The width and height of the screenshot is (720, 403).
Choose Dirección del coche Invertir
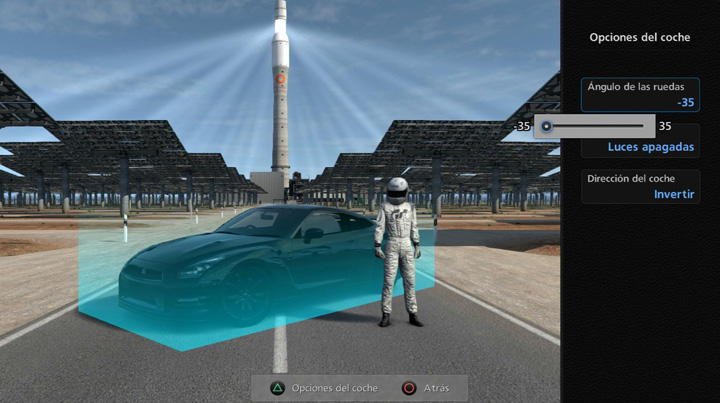[x=640, y=186]
